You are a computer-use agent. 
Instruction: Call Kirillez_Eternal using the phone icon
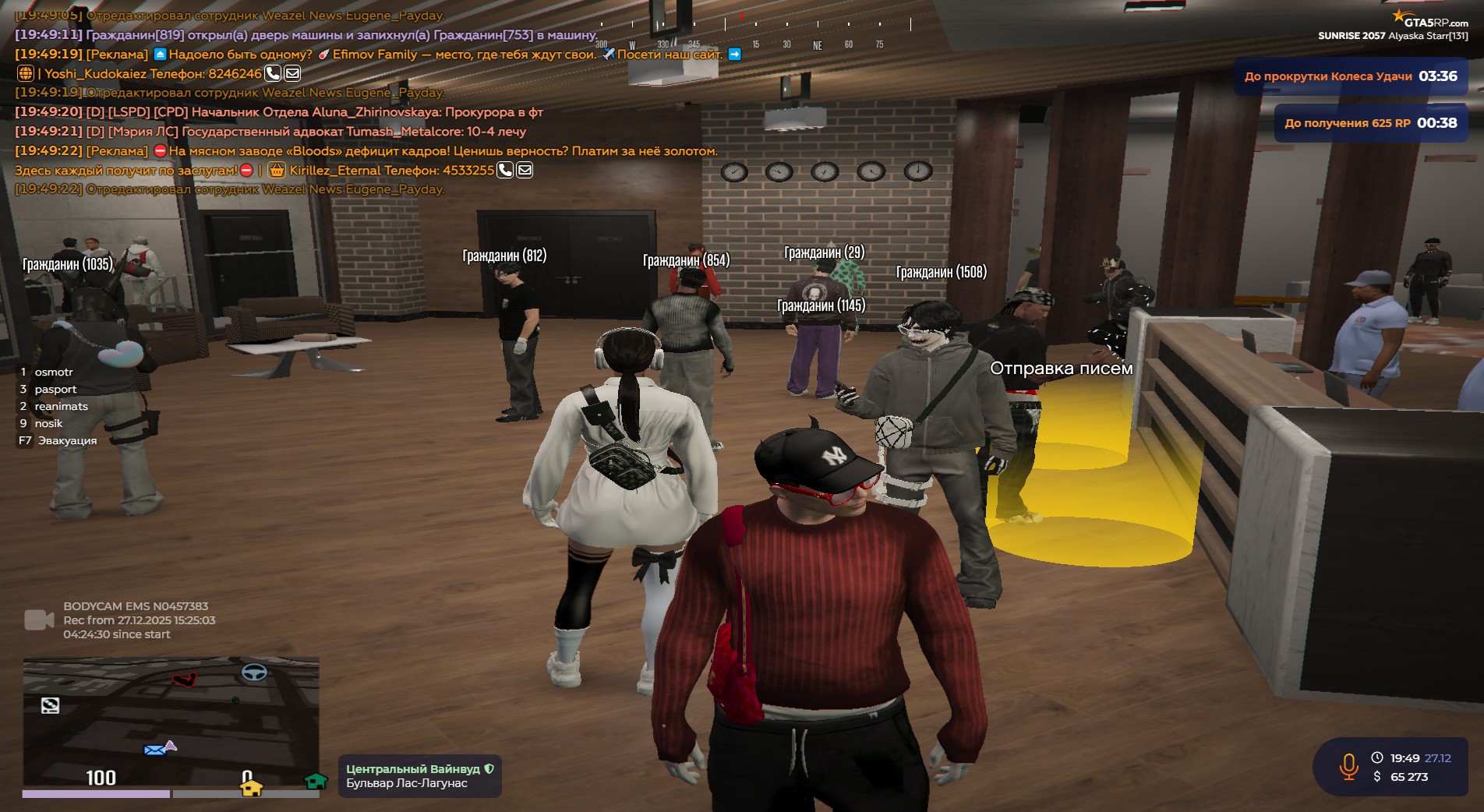(505, 170)
